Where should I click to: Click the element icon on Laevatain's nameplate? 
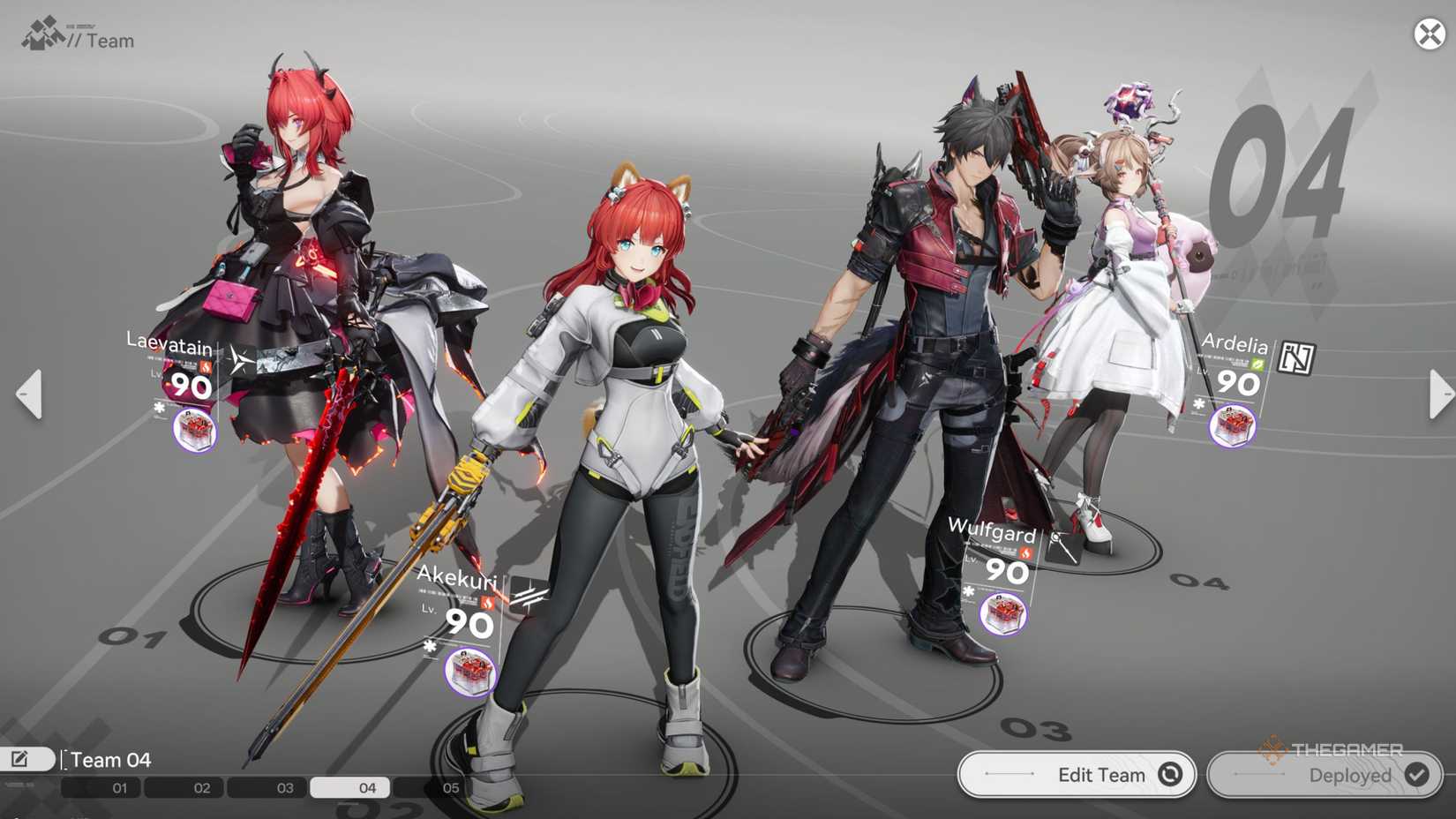pyautogui.click(x=206, y=365)
